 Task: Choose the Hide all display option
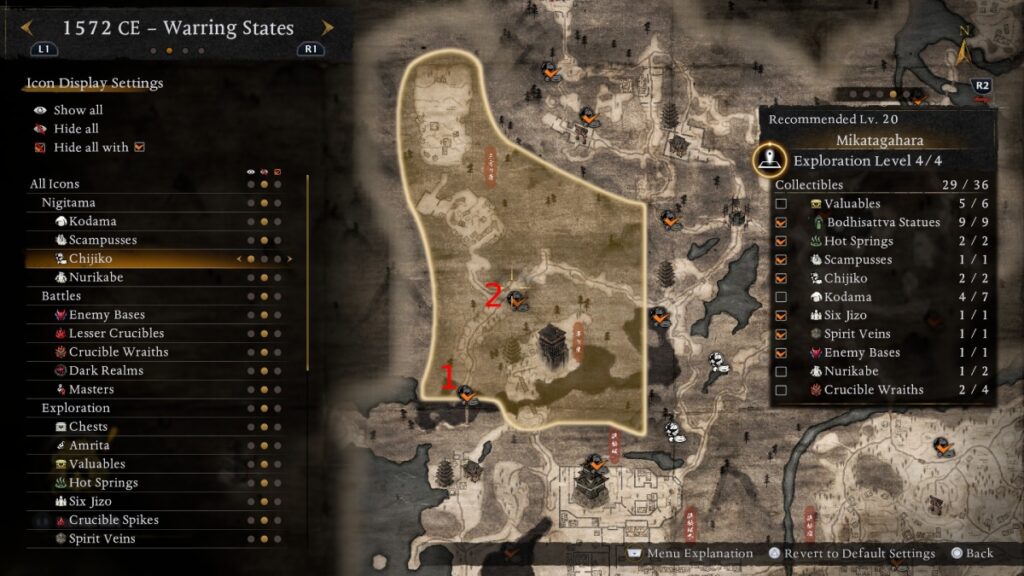coord(76,129)
